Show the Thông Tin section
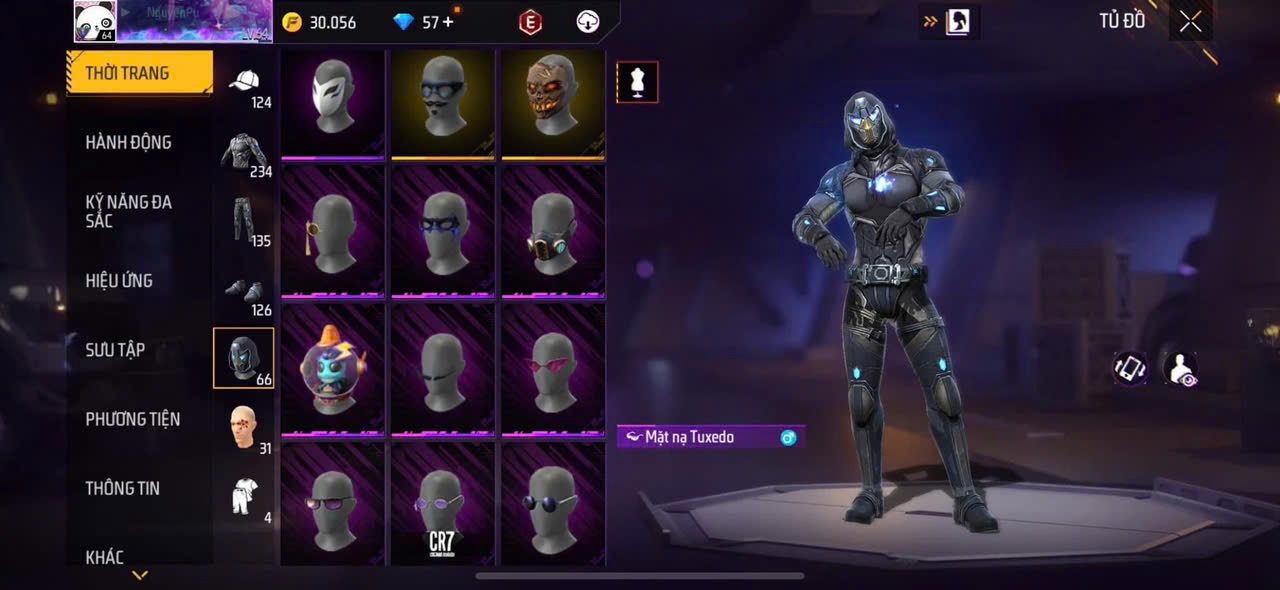Viewport: 1280px width, 590px height. click(122, 488)
